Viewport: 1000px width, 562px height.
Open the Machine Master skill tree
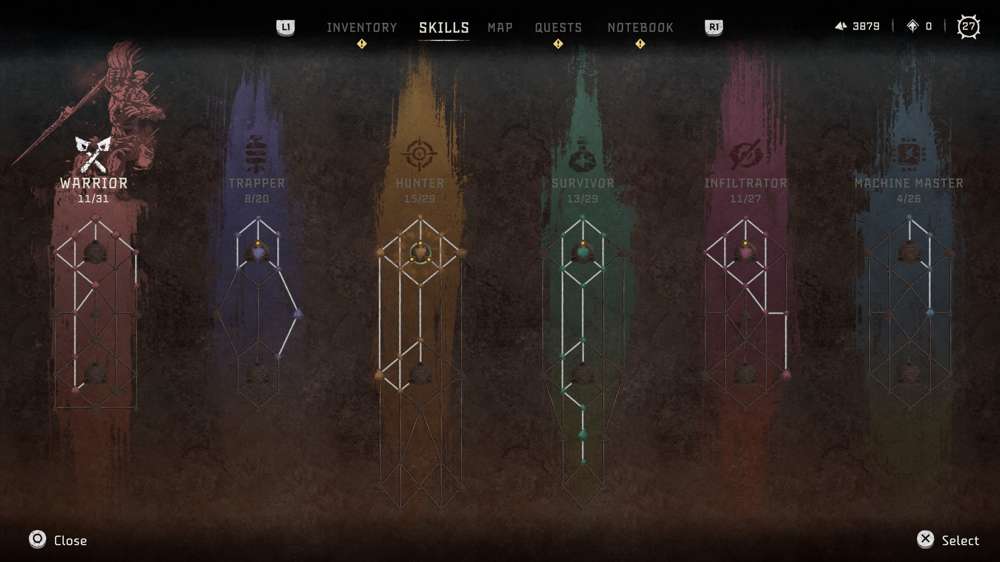(909, 183)
